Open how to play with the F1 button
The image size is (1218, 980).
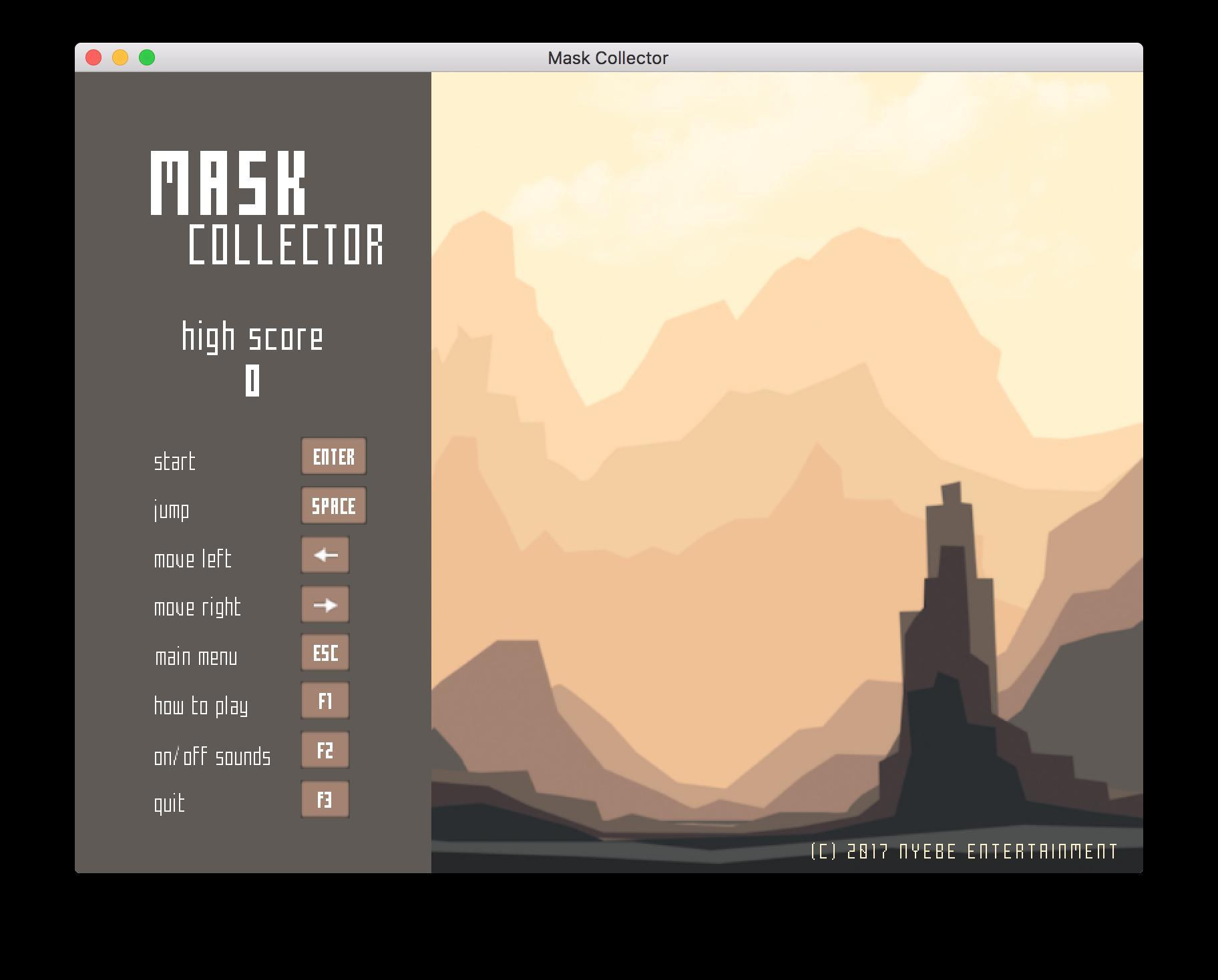[325, 701]
